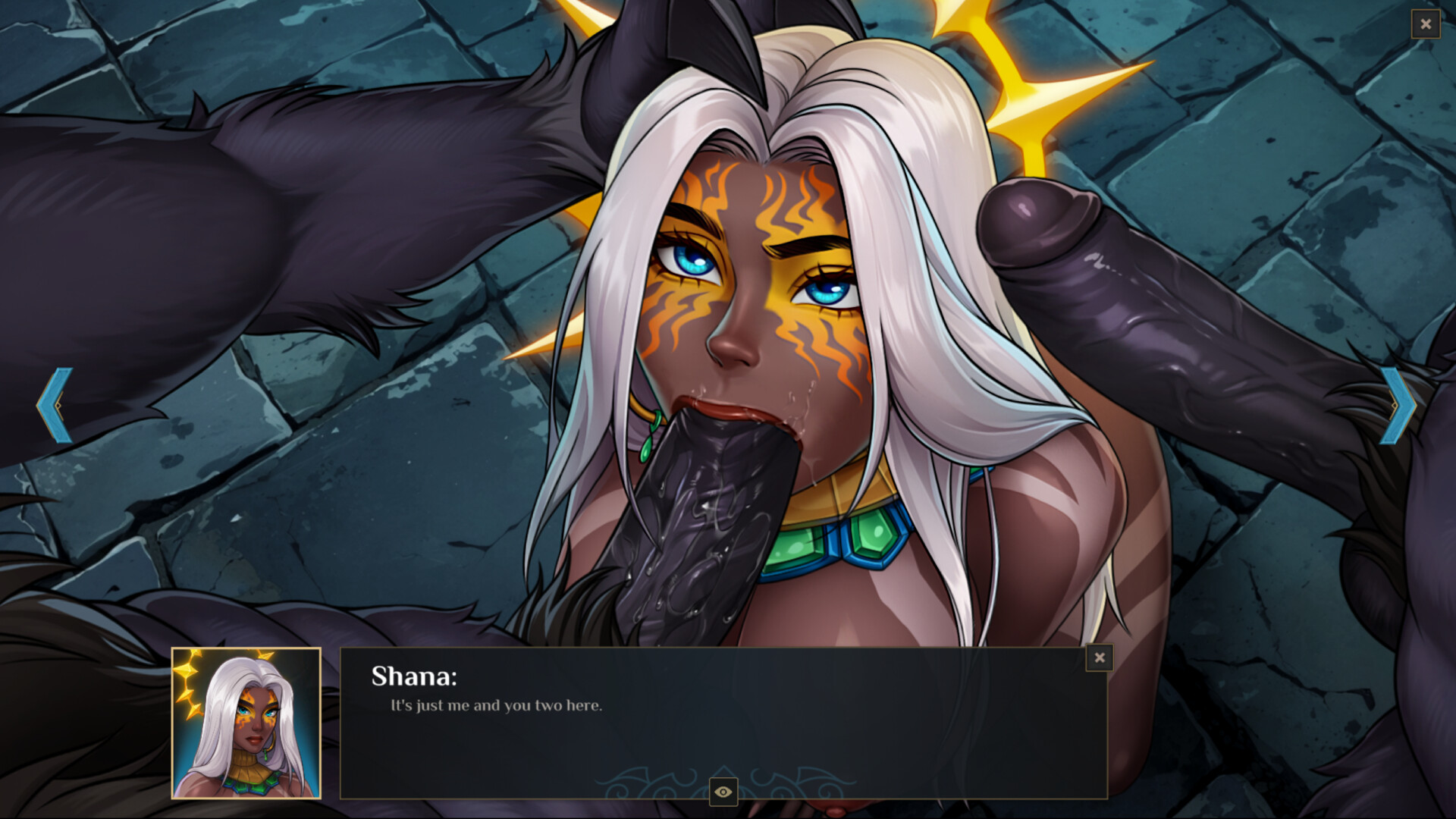Toggle dialogue visibility with the eye control

pos(722,790)
